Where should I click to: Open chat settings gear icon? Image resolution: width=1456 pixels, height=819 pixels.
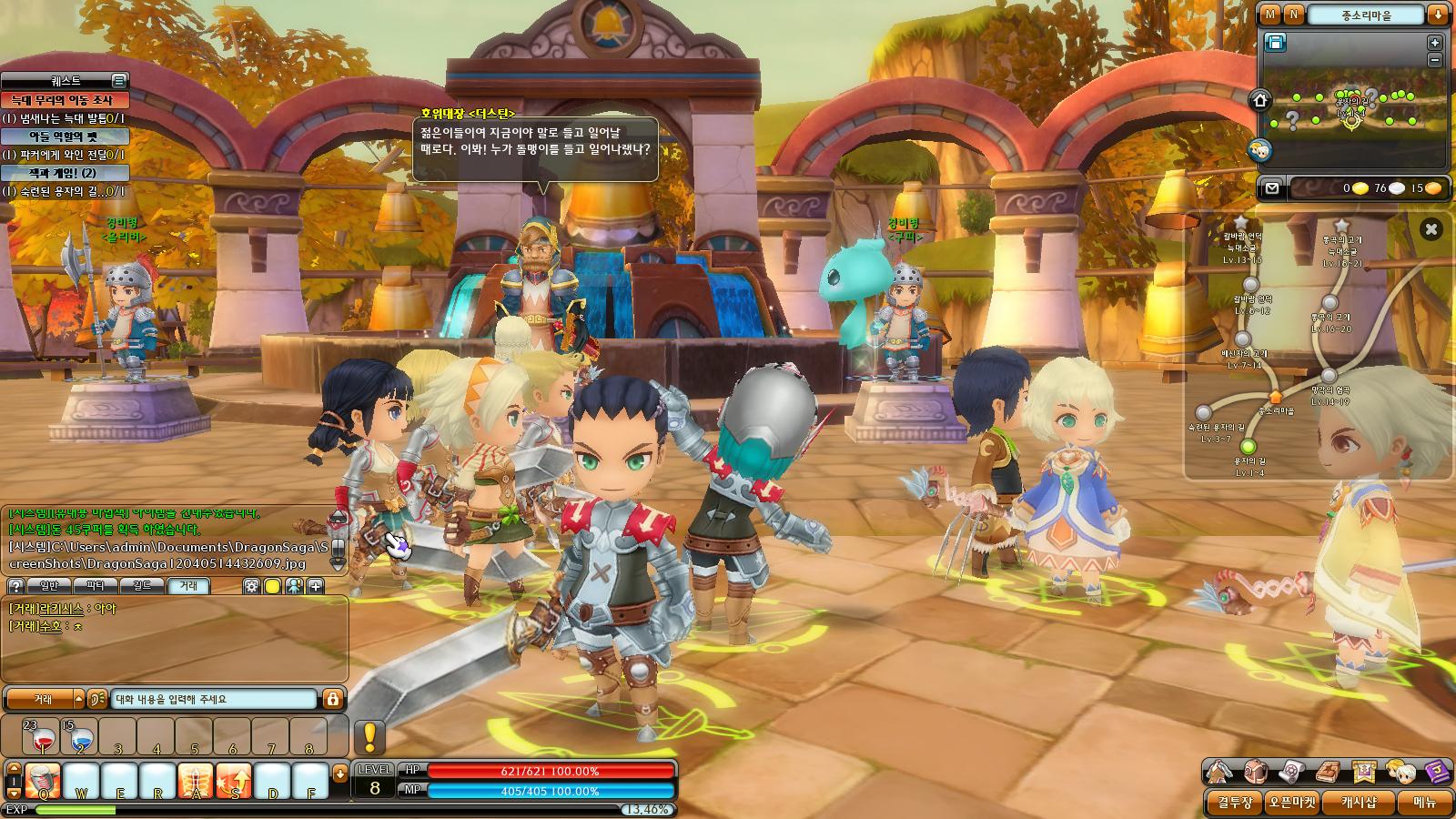click(x=251, y=586)
